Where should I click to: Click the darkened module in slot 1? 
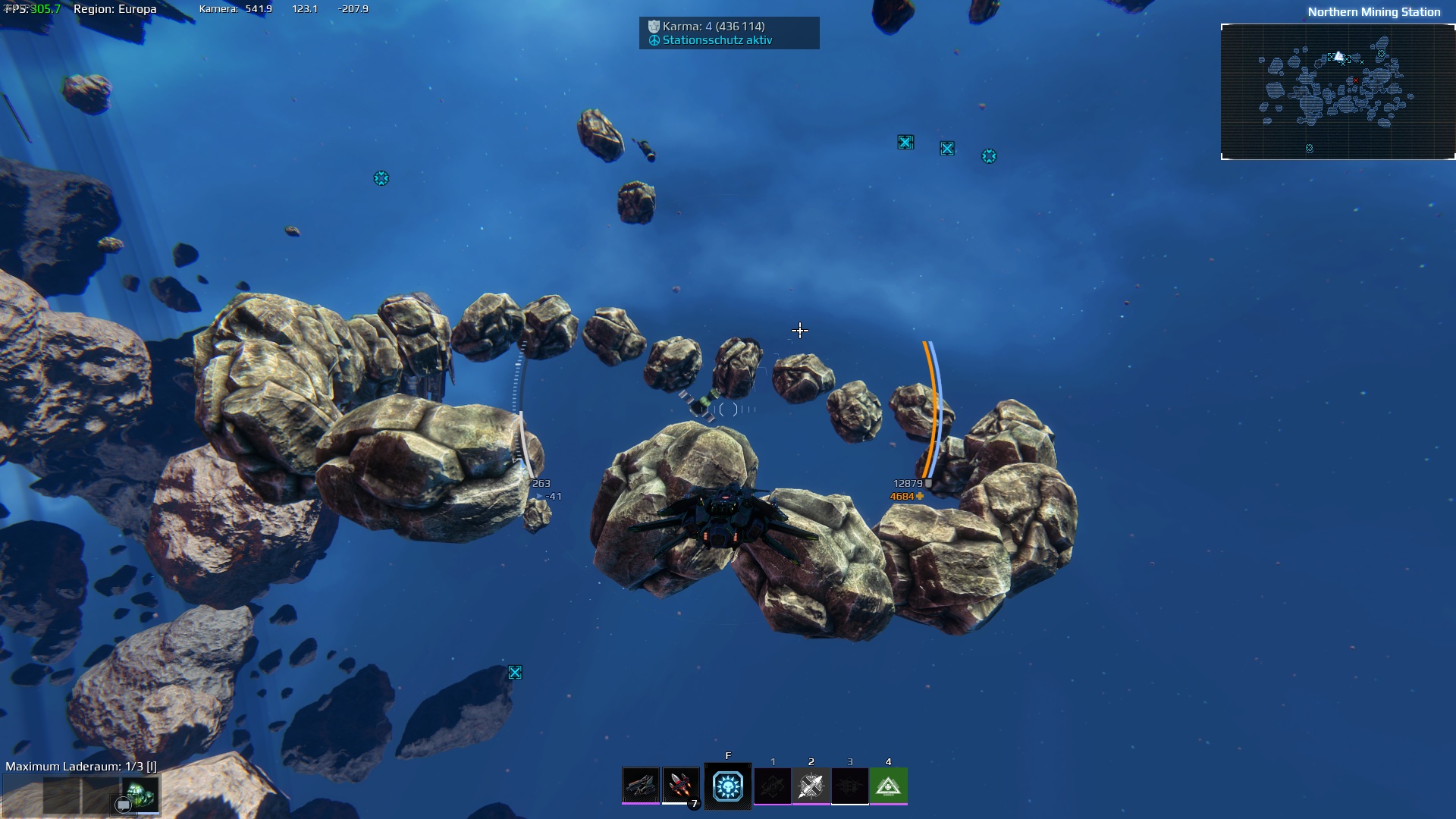(x=773, y=786)
